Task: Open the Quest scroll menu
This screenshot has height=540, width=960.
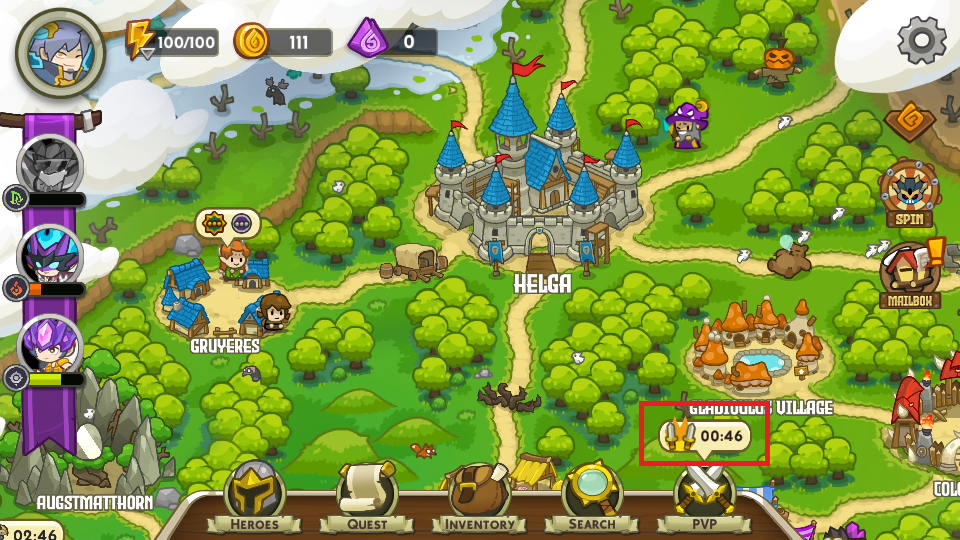Action: point(367,497)
